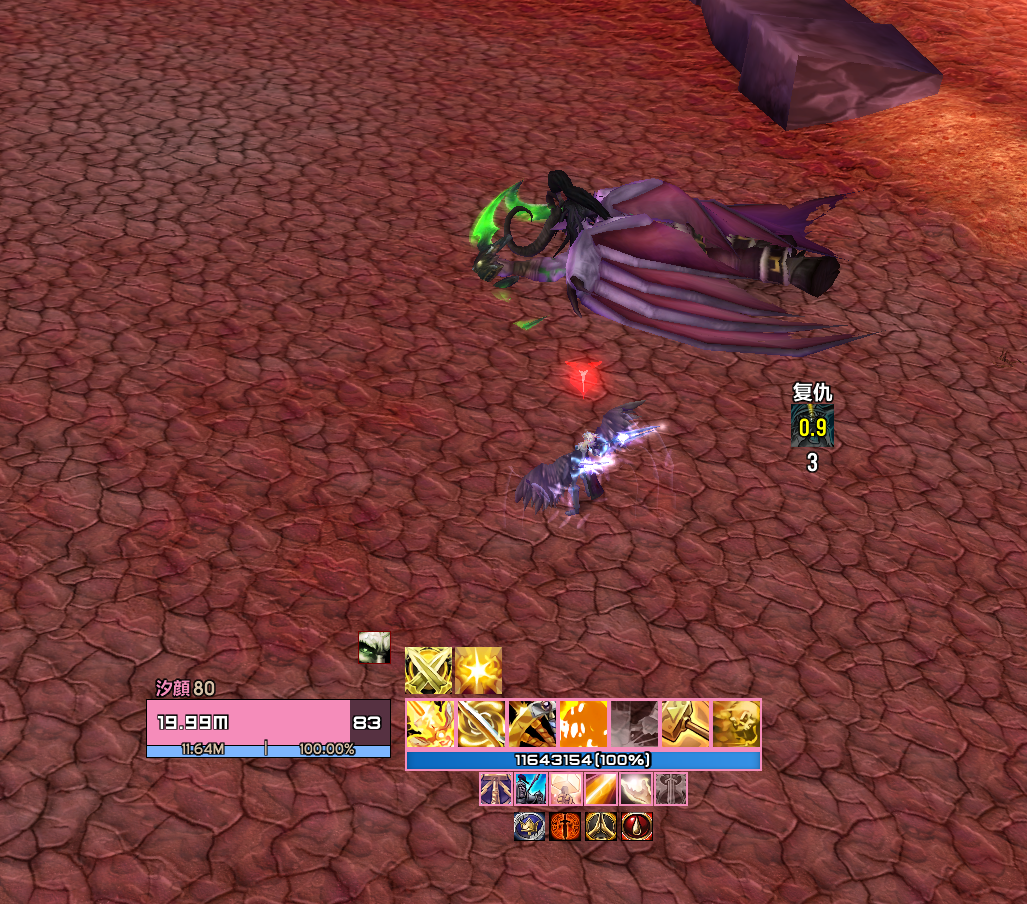Image resolution: width=1027 pixels, height=904 pixels.
Task: Use the diagonal golden beam cooldown
Action: [x=601, y=789]
